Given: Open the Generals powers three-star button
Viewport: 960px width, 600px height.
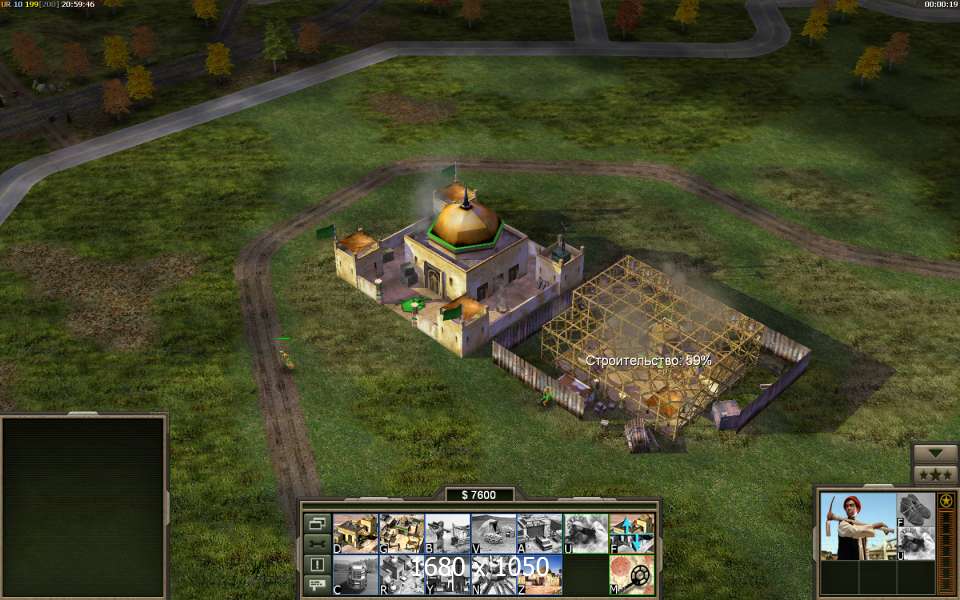Looking at the screenshot, I should coord(935,475).
